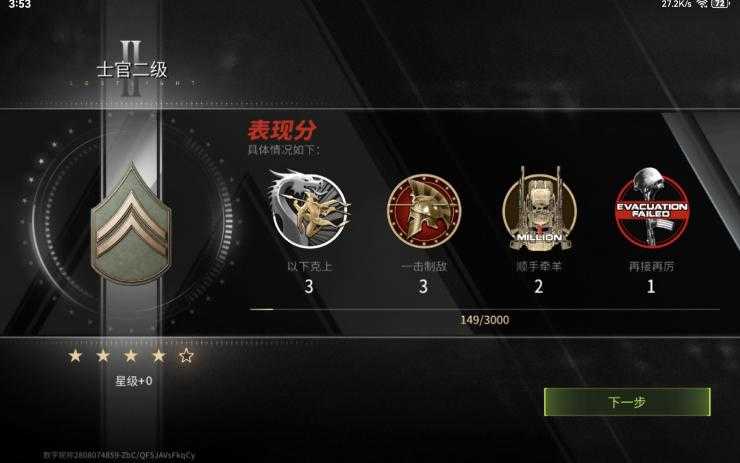This screenshot has height=463, width=740.
Task: Continue with the 下一步 button
Action: click(x=627, y=402)
